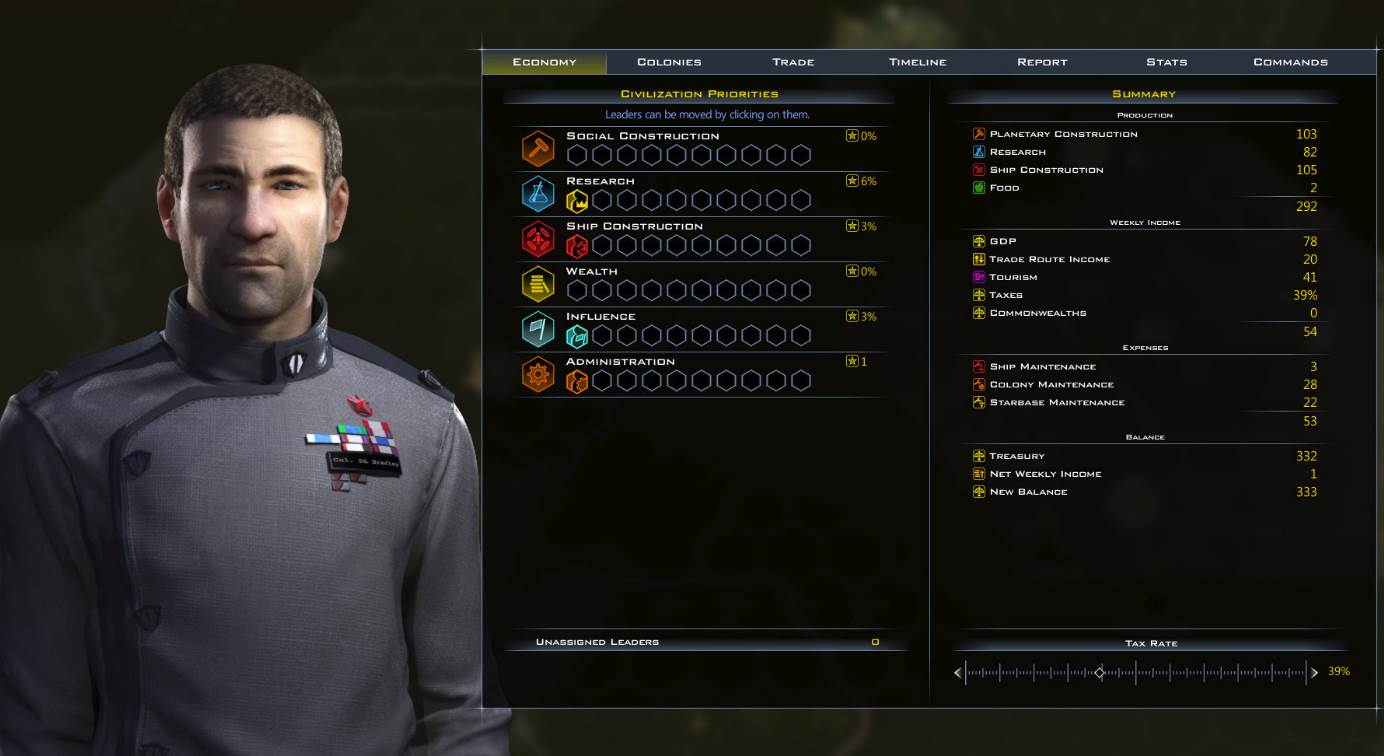Image resolution: width=1384 pixels, height=756 pixels.
Task: Click the tax rate slider handle
Action: click(1099, 673)
